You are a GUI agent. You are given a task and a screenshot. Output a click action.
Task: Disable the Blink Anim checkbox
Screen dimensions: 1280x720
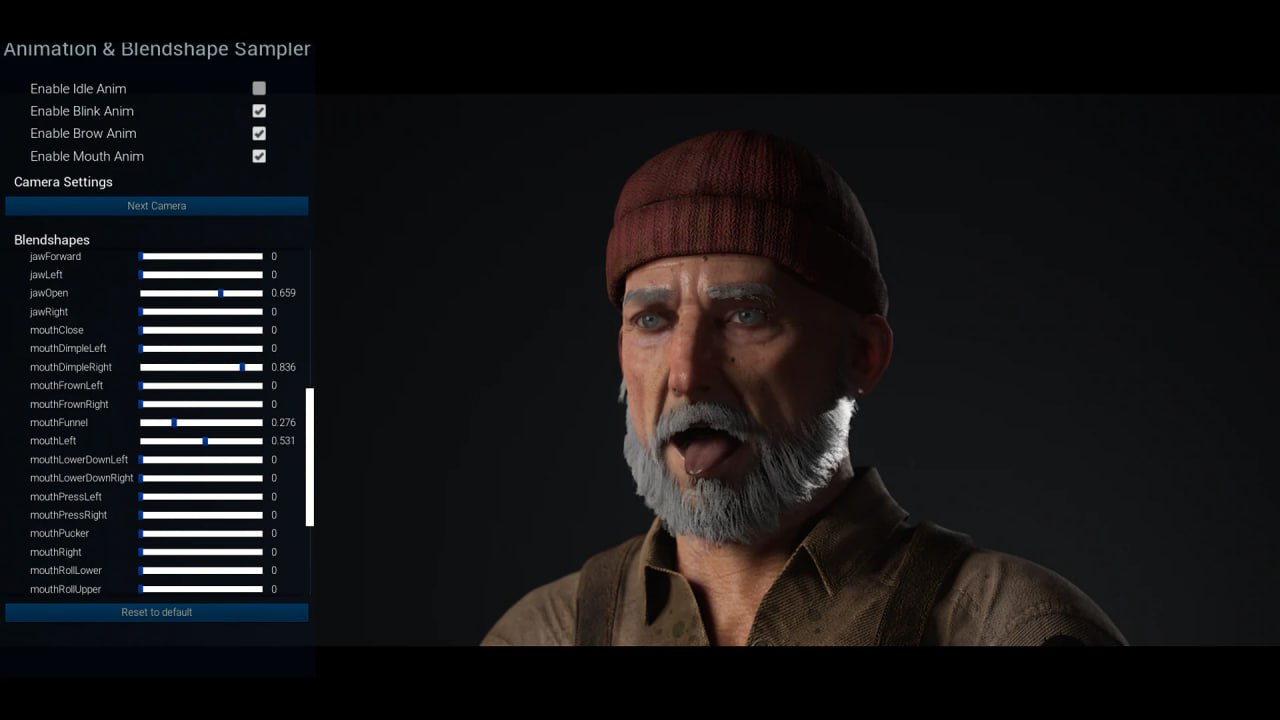[259, 110]
